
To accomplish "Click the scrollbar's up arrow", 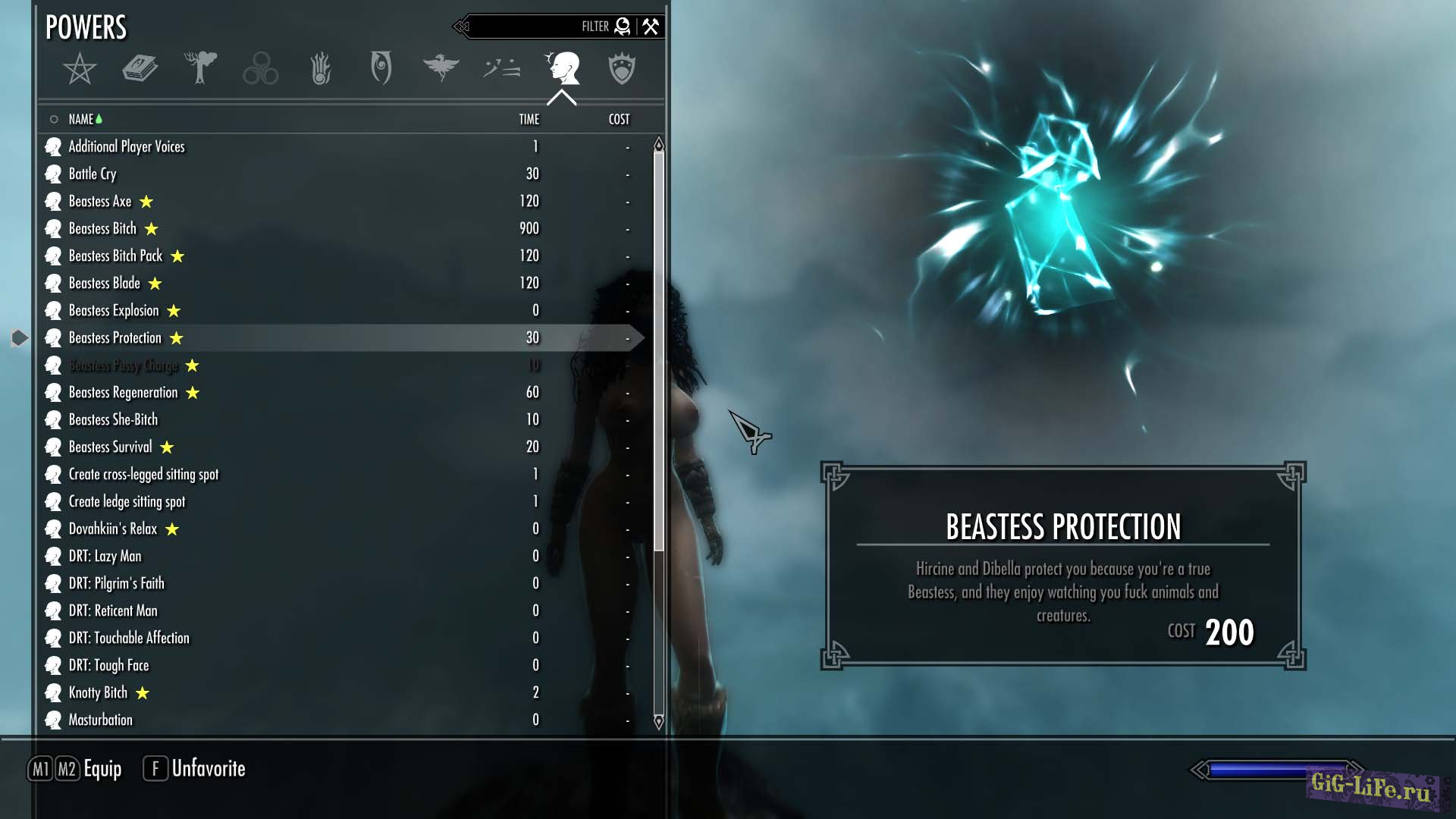I will pos(658,144).
